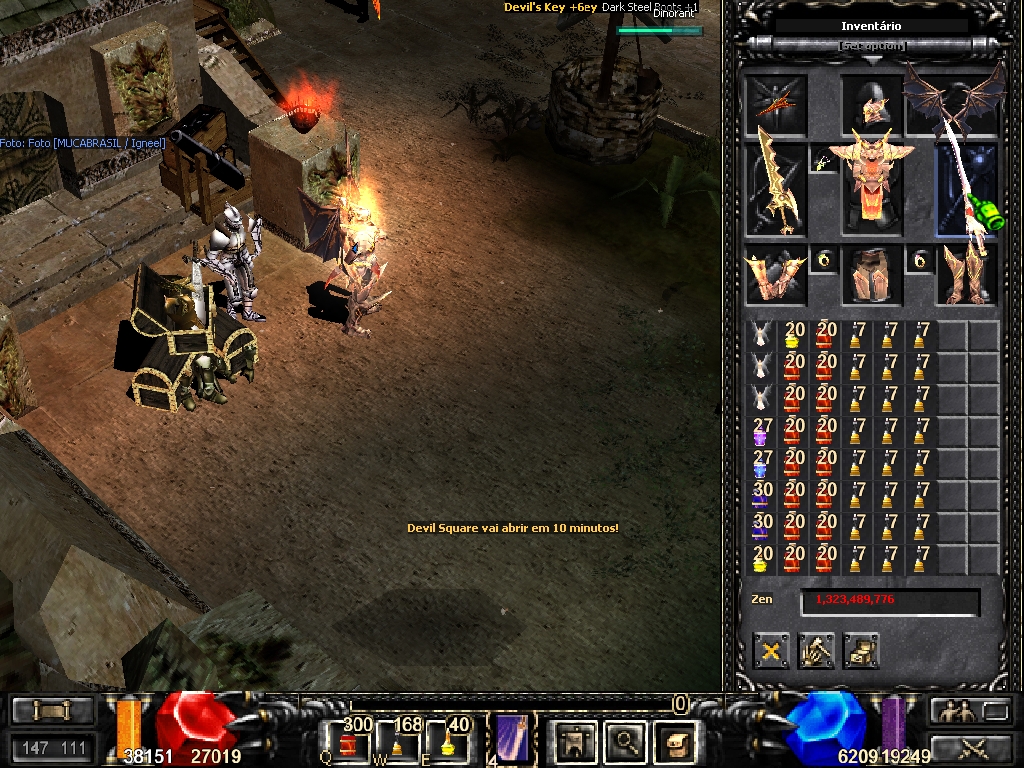Select the active skill icon in hotbar
Image resolution: width=1024 pixels, height=768 pixels.
tap(514, 740)
